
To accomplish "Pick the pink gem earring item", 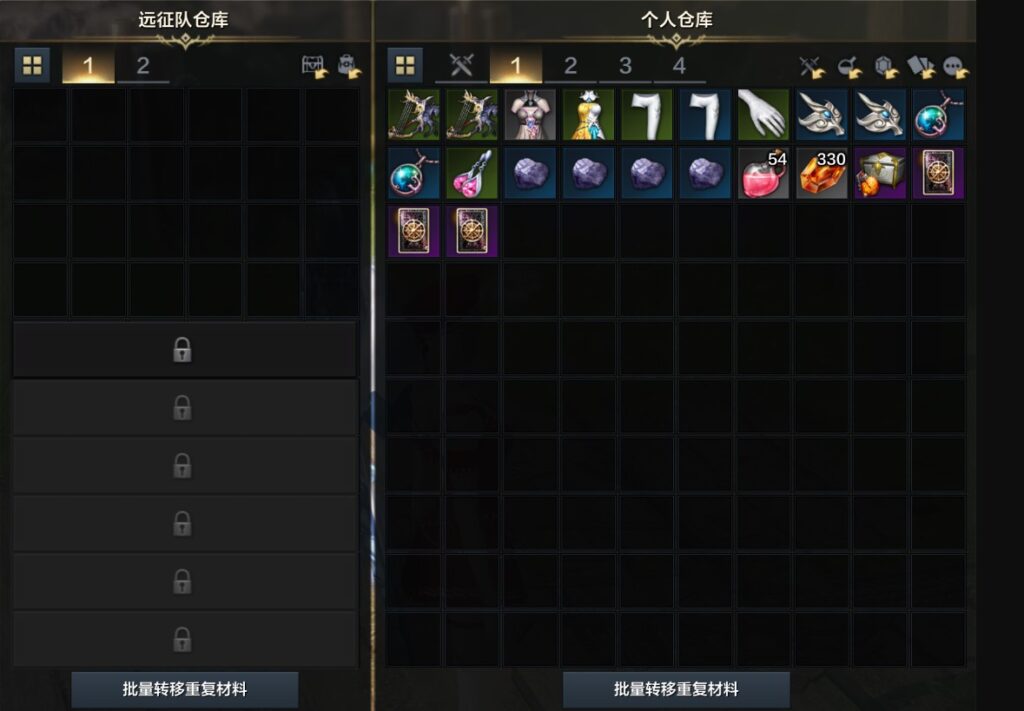I will [x=472, y=173].
